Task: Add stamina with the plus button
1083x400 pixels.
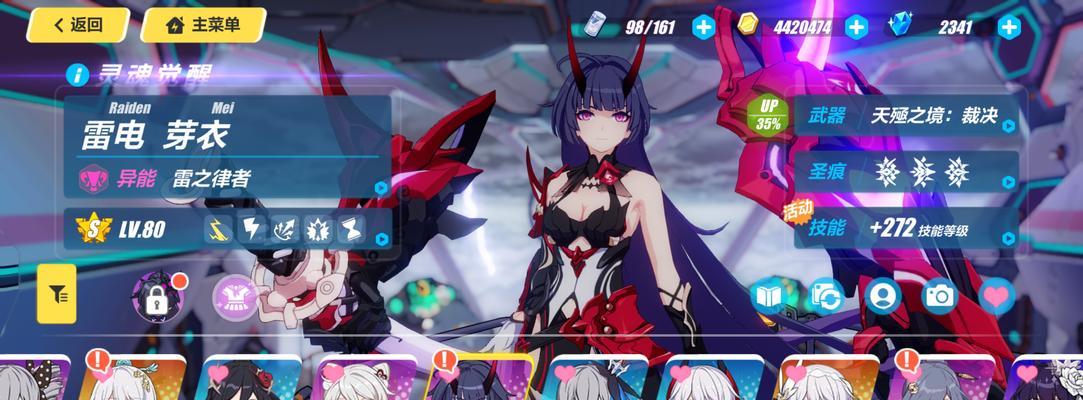Action: [x=703, y=27]
